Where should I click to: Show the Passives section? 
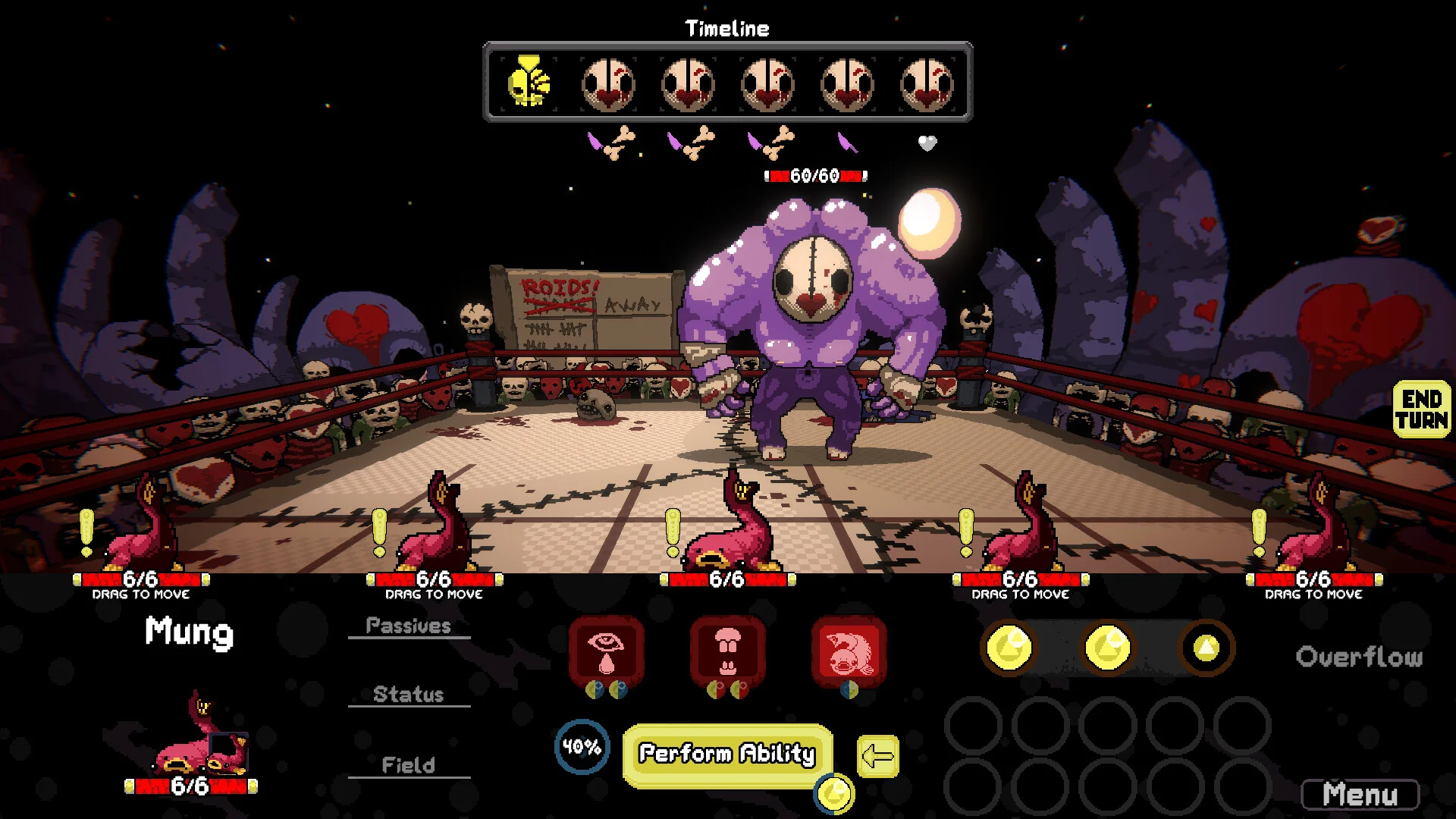[409, 626]
